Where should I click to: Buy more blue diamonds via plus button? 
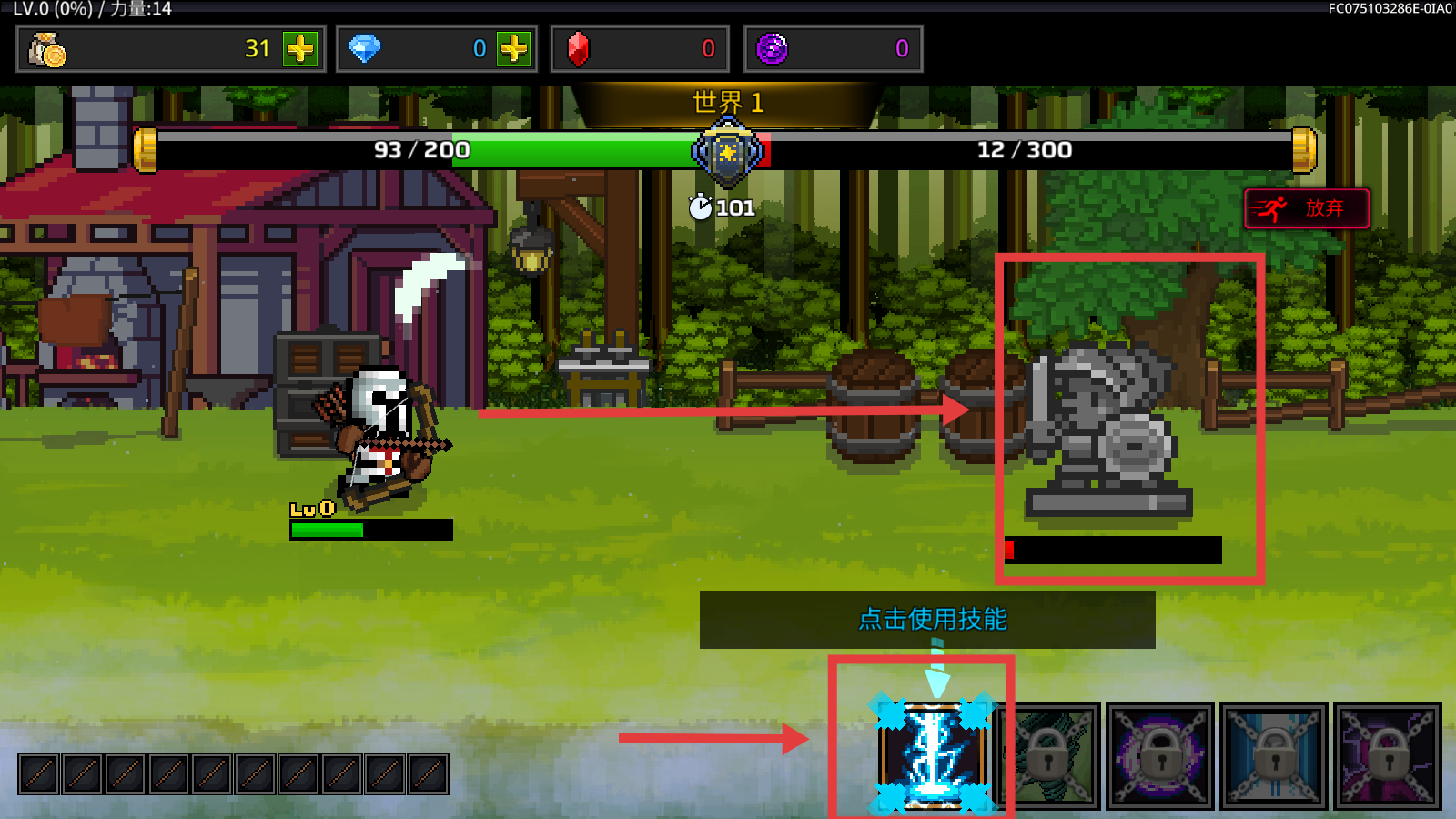[514, 48]
